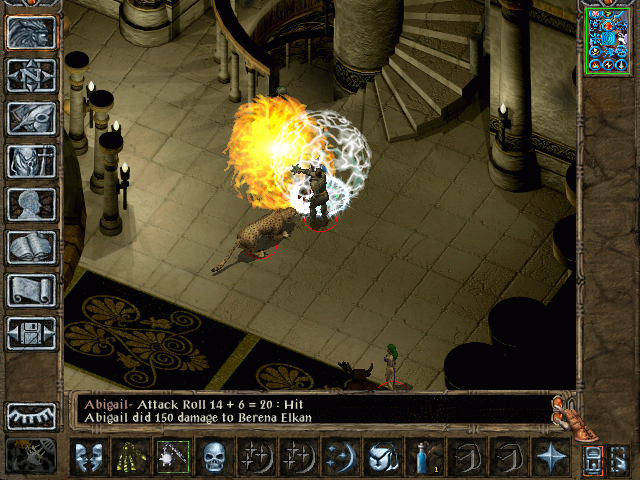Open the journal with the quill icon

click(31, 118)
